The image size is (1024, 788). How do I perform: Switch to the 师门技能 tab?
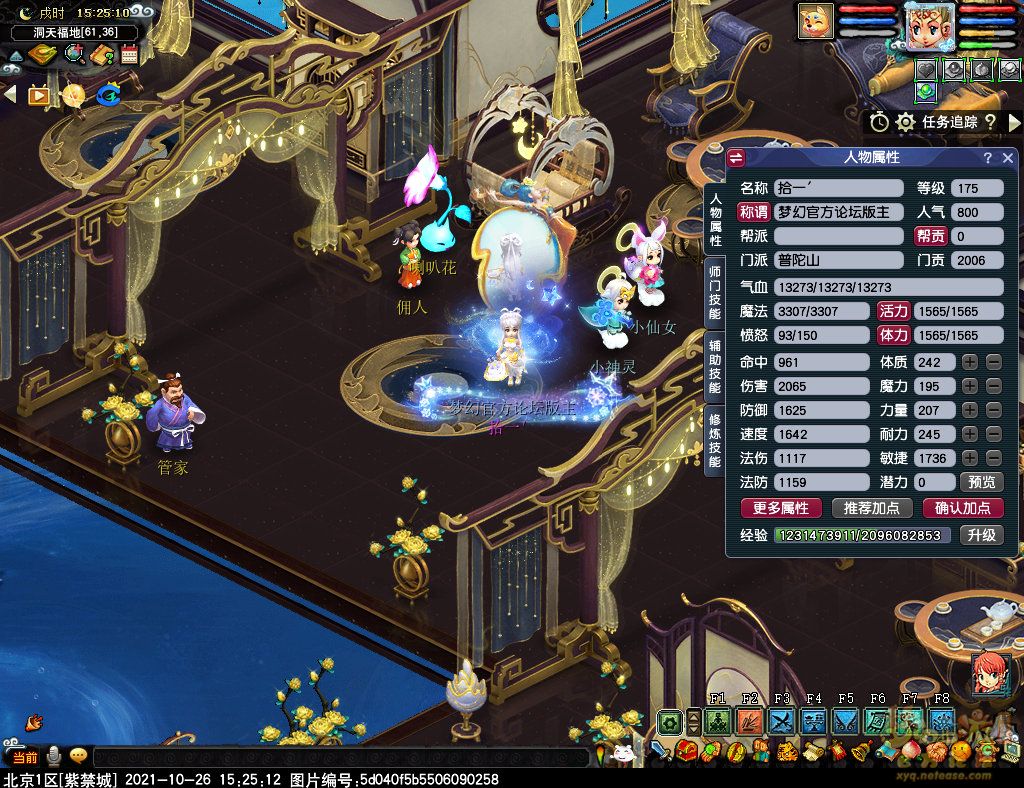pyautogui.click(x=715, y=293)
